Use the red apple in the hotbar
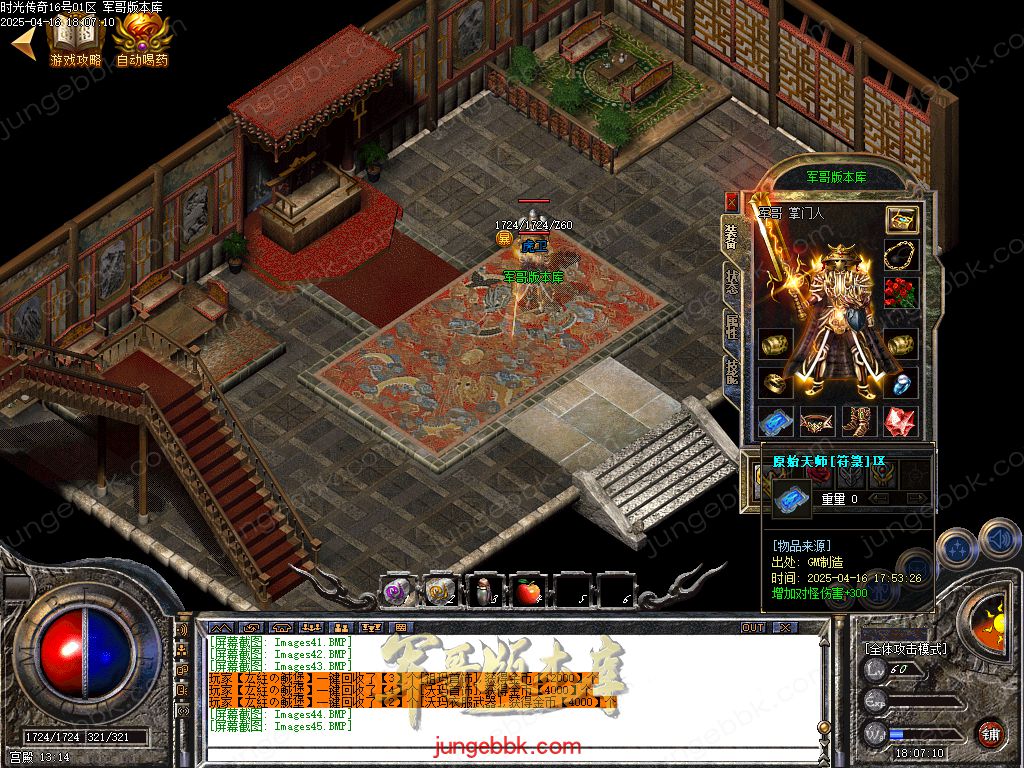Screen dimensions: 1024x768 coord(528,592)
